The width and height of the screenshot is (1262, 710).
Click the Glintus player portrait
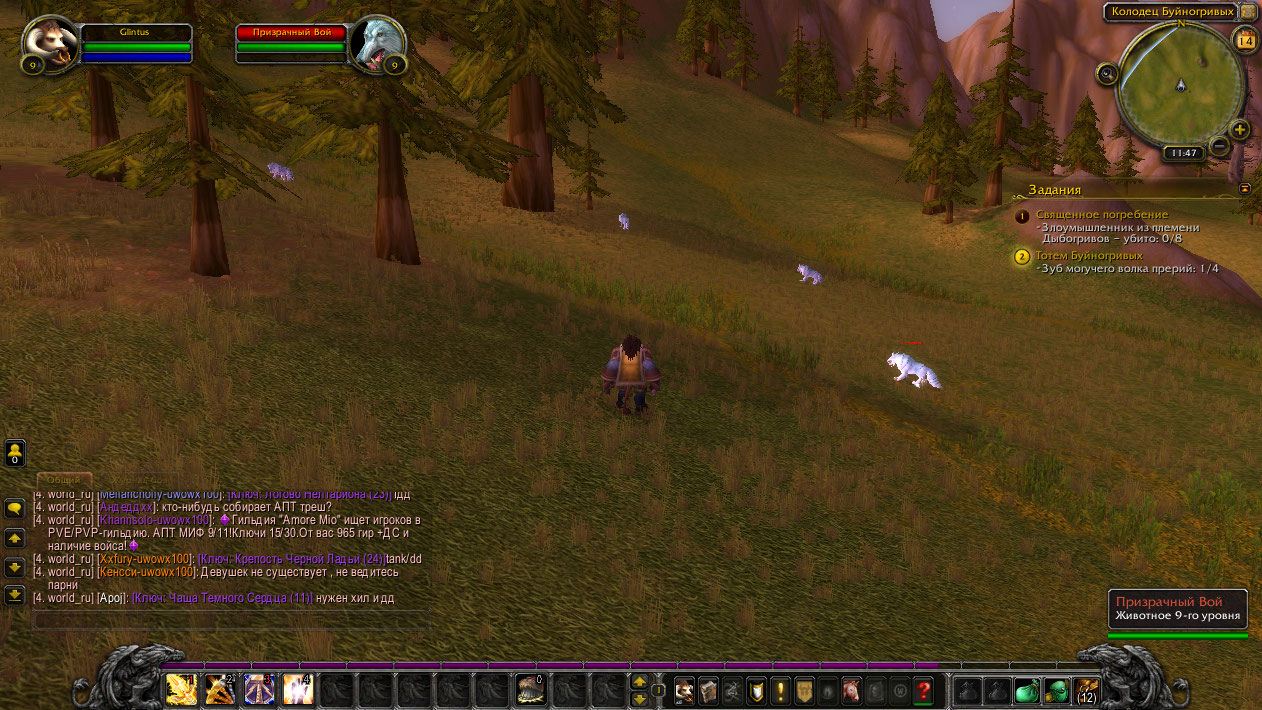coord(50,46)
